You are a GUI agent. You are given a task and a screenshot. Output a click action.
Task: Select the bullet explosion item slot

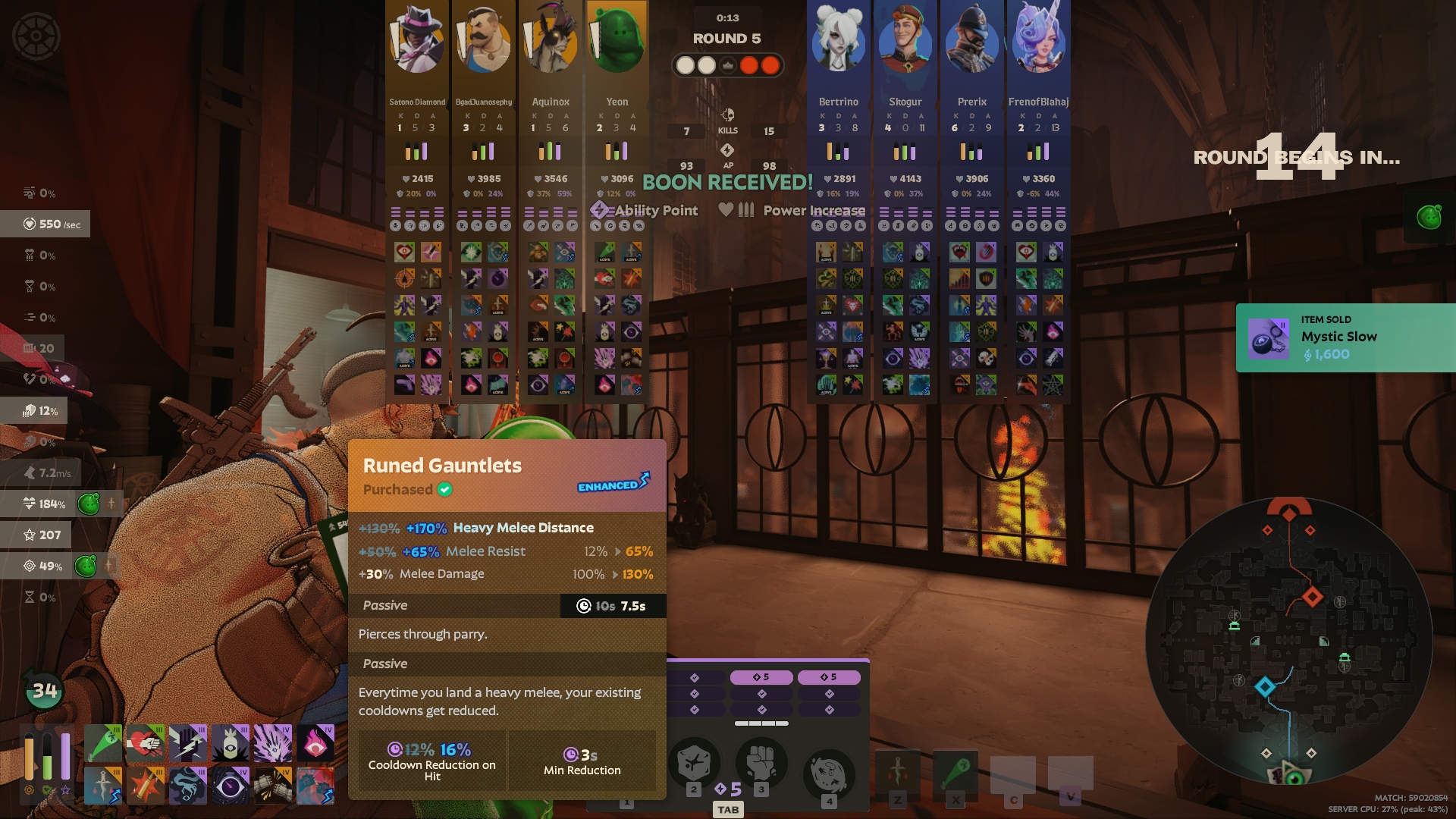[x=145, y=785]
